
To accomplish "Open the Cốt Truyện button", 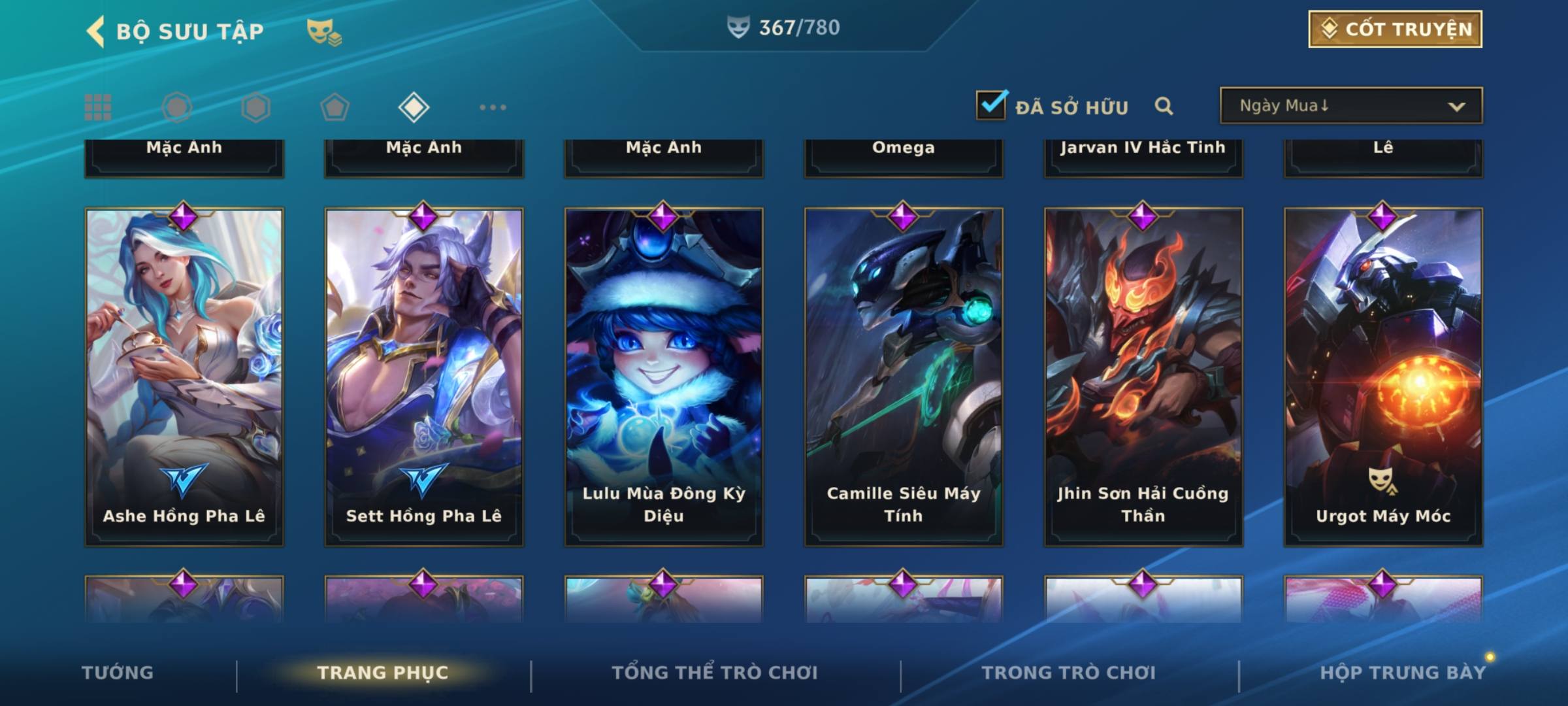I will click(x=1394, y=29).
